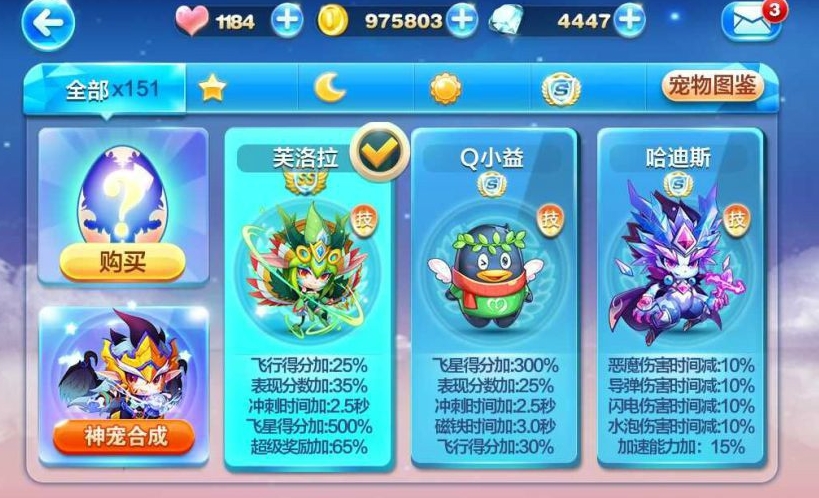The height and width of the screenshot is (498, 819).
Task: Pick the 哈迪斯 pet card
Action: pos(679,300)
